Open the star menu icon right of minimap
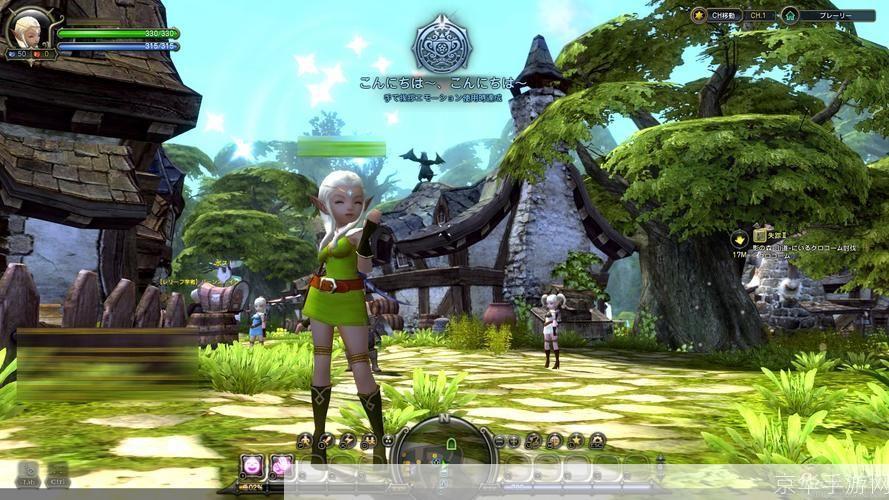 coord(576,440)
